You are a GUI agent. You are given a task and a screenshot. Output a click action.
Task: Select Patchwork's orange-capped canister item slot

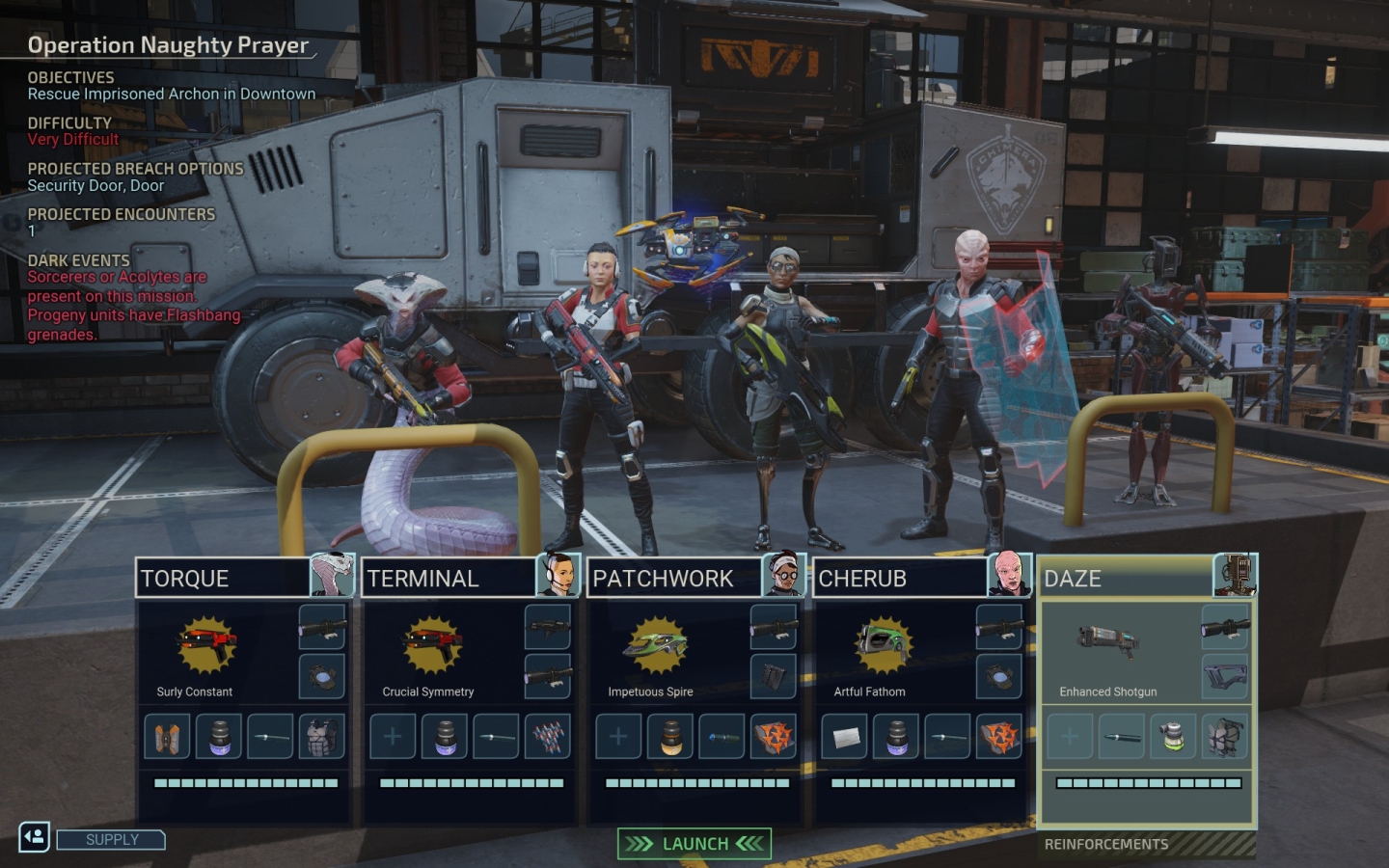click(x=670, y=737)
